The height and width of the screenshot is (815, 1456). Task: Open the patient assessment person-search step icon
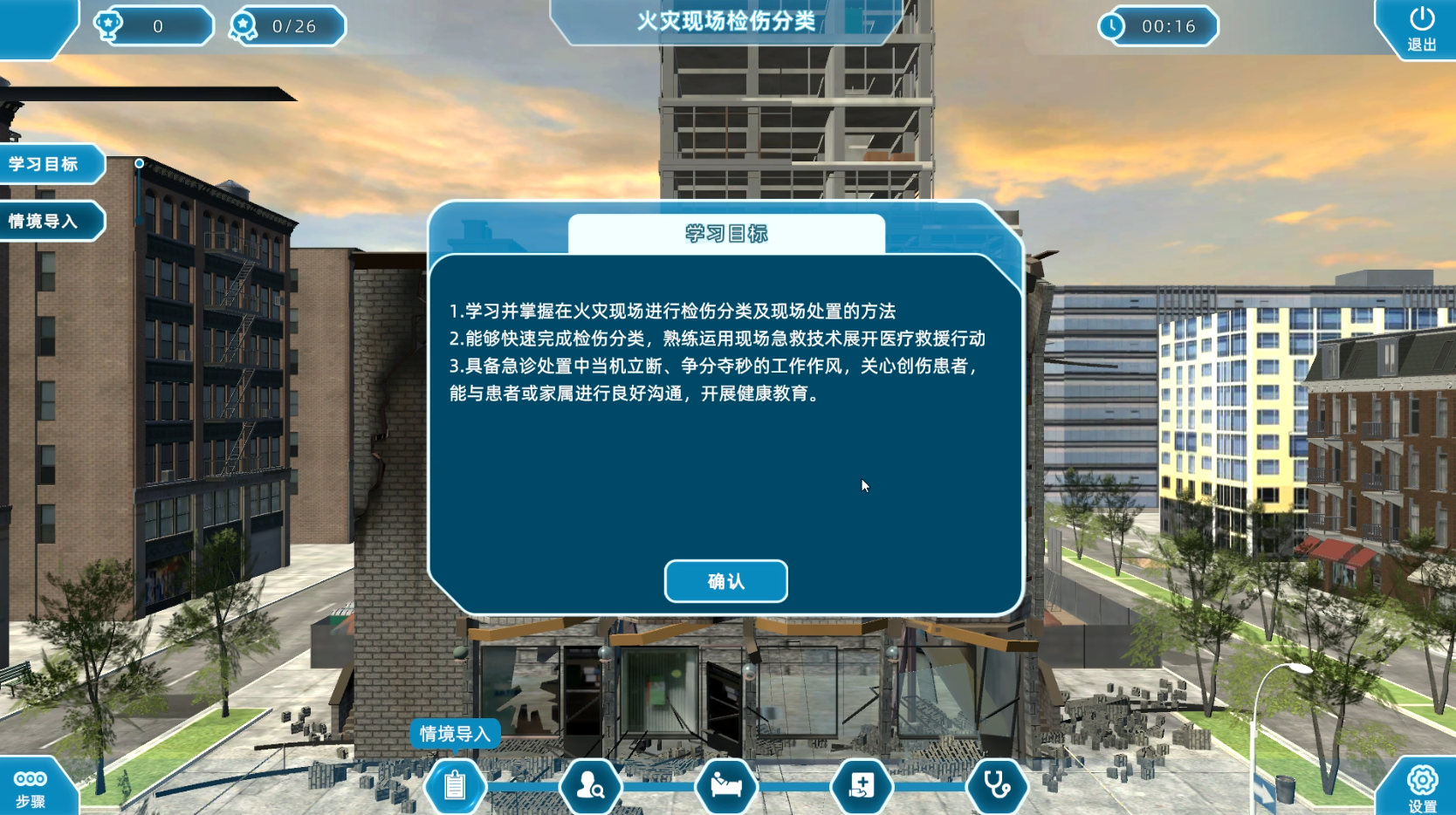590,785
